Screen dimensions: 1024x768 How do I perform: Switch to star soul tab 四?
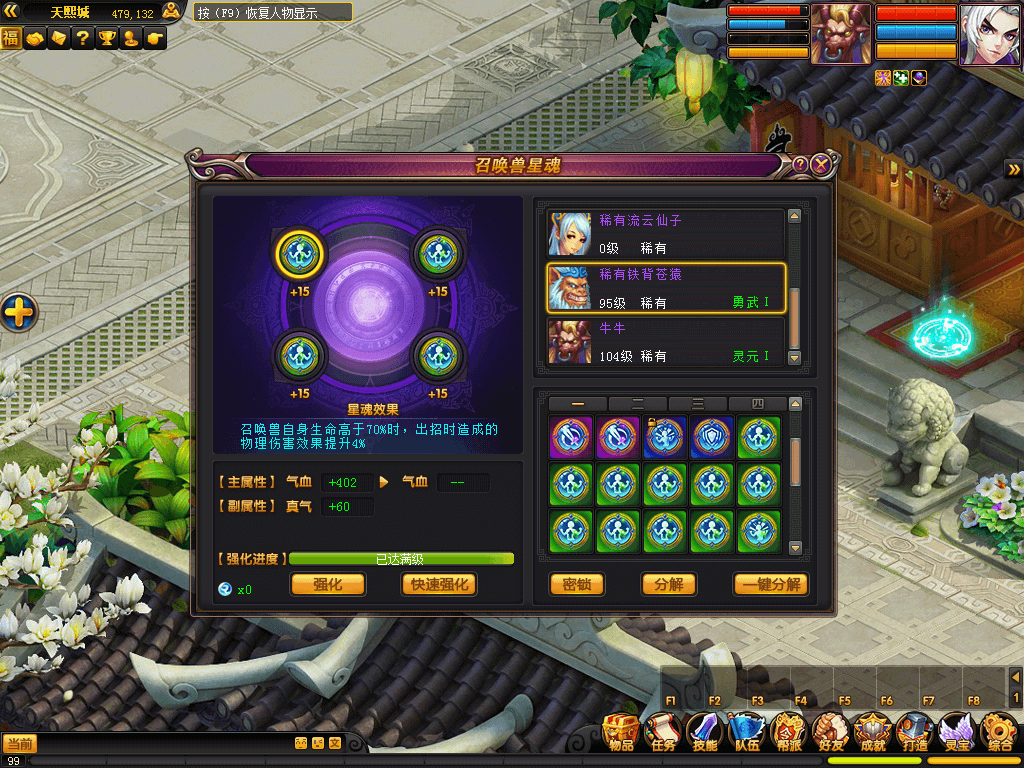tap(756, 404)
